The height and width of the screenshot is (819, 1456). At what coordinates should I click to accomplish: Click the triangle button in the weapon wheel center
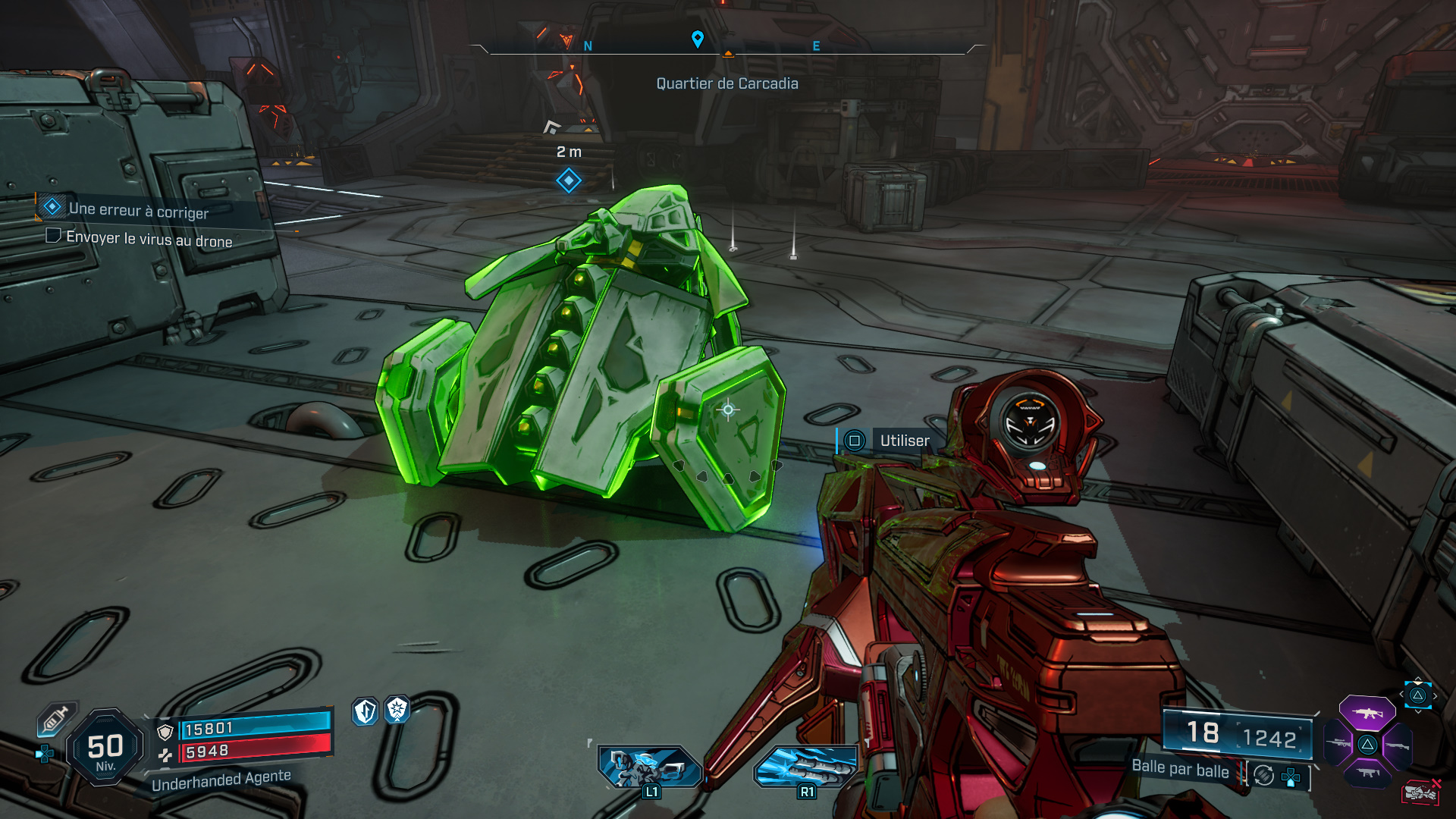tap(1367, 744)
